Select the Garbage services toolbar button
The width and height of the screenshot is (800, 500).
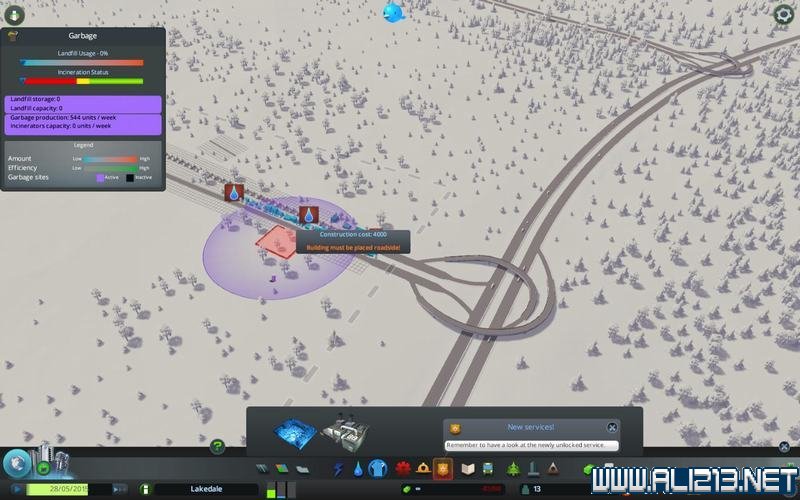[x=378, y=467]
